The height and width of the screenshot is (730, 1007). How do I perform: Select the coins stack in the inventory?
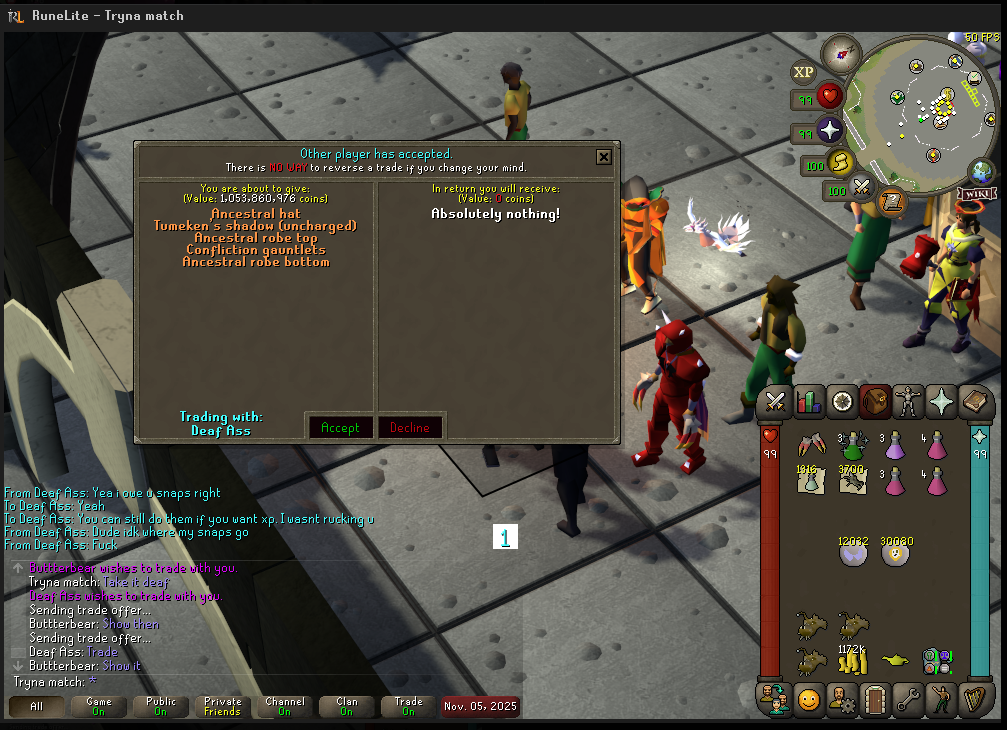[x=853, y=662]
